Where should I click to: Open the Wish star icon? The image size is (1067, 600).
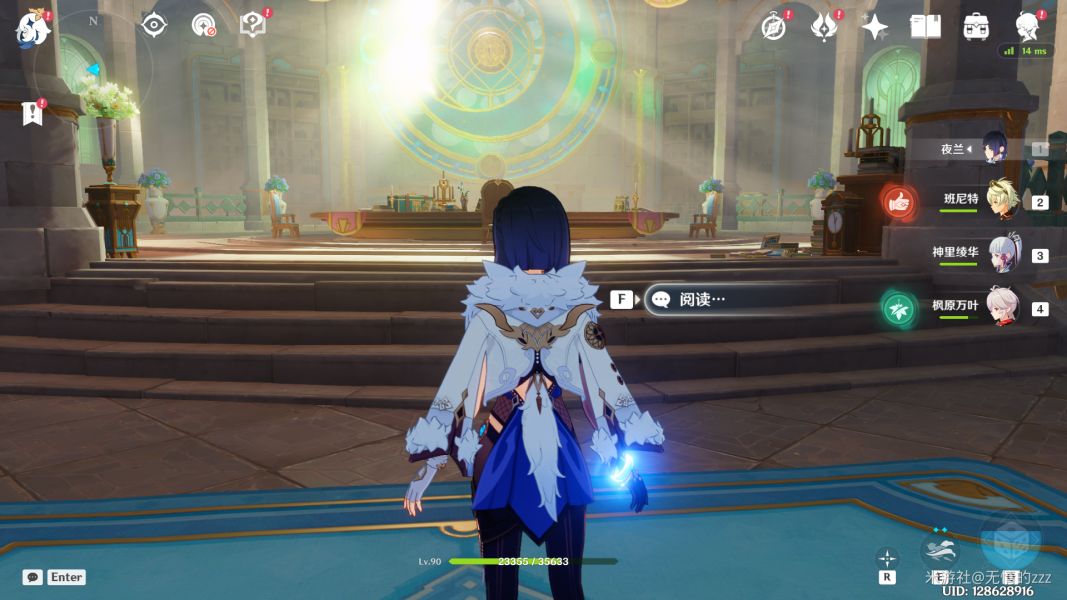(x=875, y=27)
